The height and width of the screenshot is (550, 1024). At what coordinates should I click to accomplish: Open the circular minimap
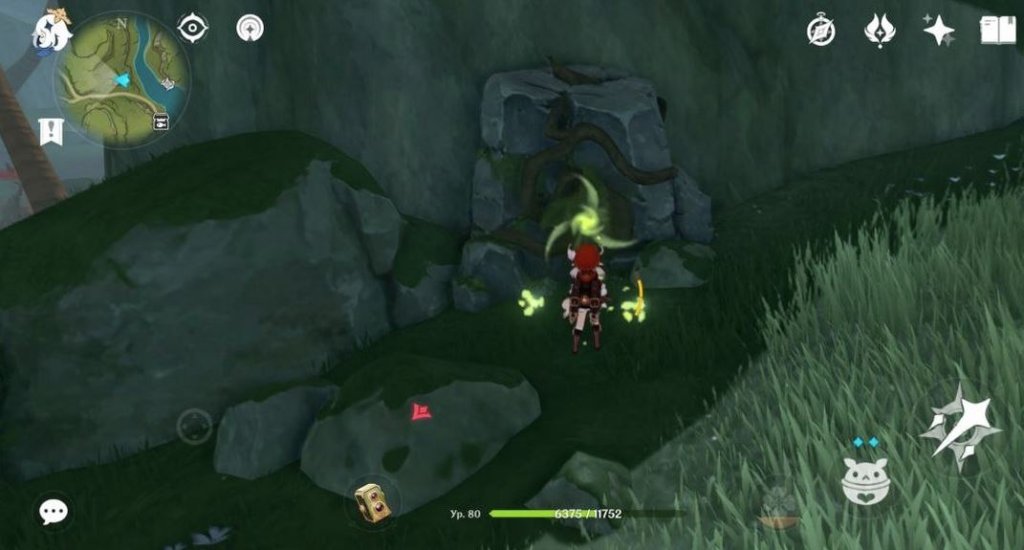click(x=122, y=80)
